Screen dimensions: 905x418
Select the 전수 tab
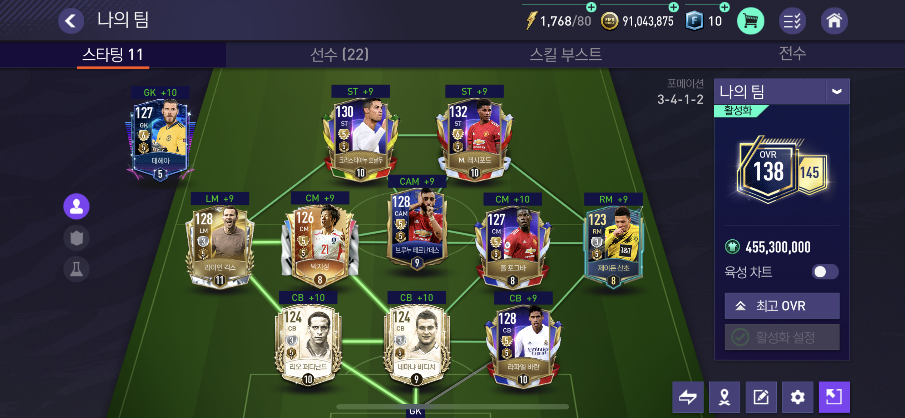click(x=792, y=54)
